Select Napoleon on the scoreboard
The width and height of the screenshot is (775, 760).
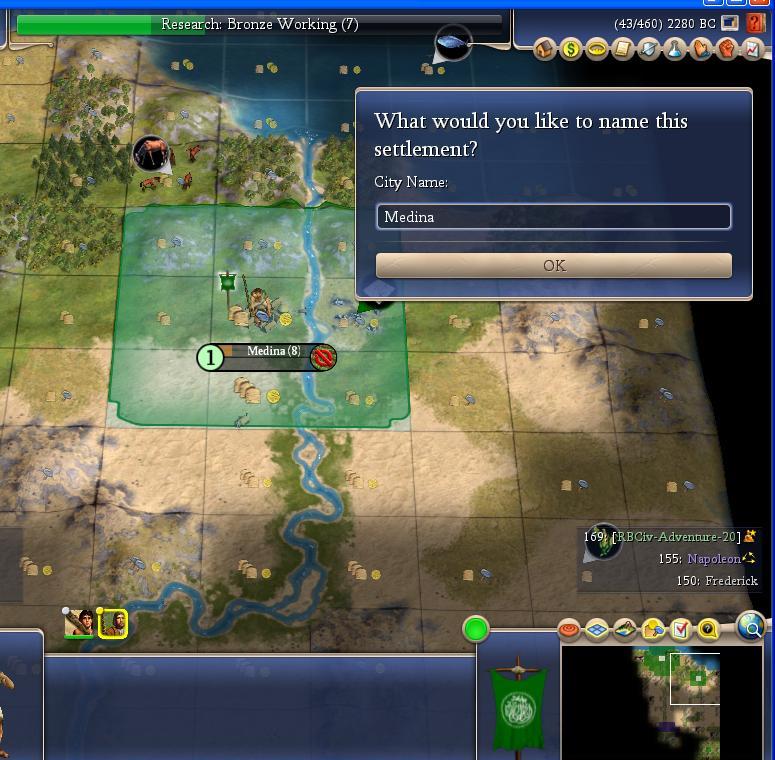(713, 559)
